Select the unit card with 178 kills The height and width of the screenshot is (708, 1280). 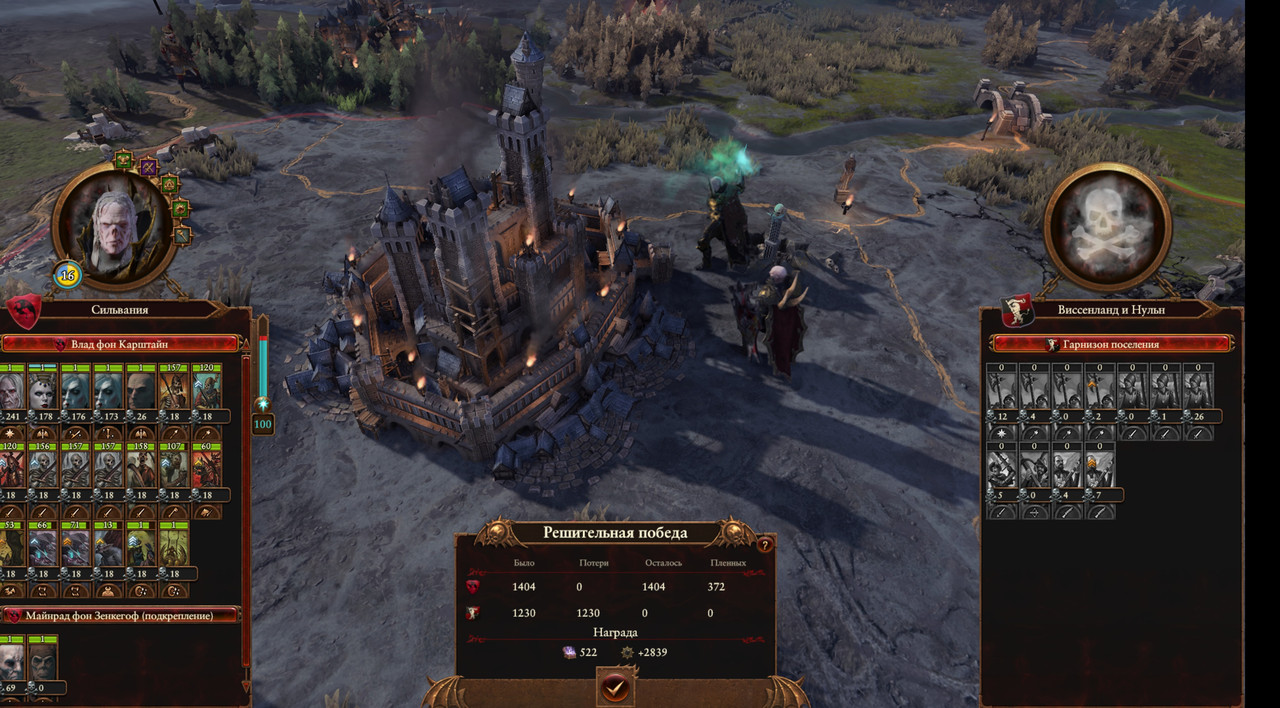point(42,390)
